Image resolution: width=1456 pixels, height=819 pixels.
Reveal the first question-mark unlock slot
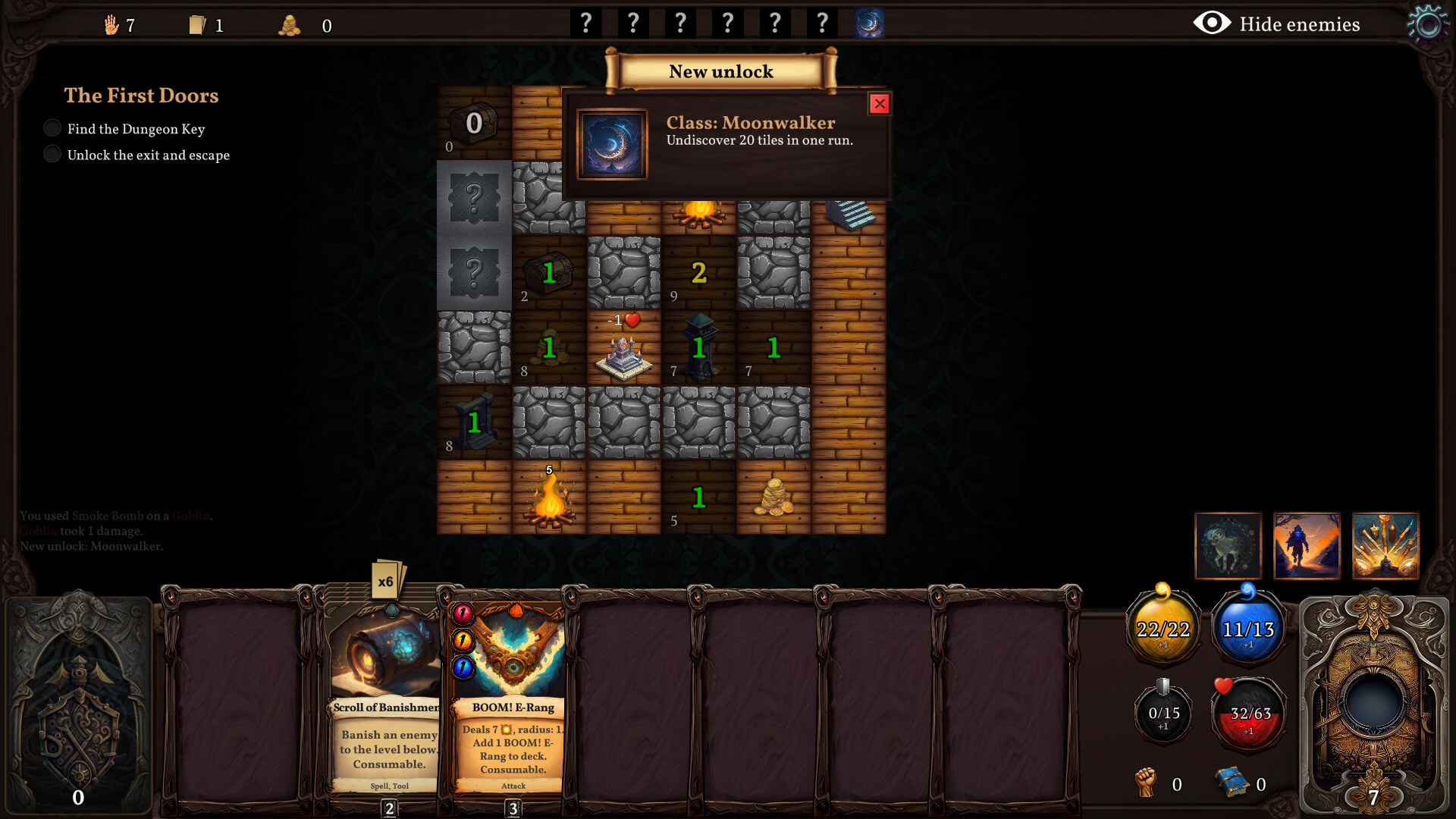tap(585, 22)
